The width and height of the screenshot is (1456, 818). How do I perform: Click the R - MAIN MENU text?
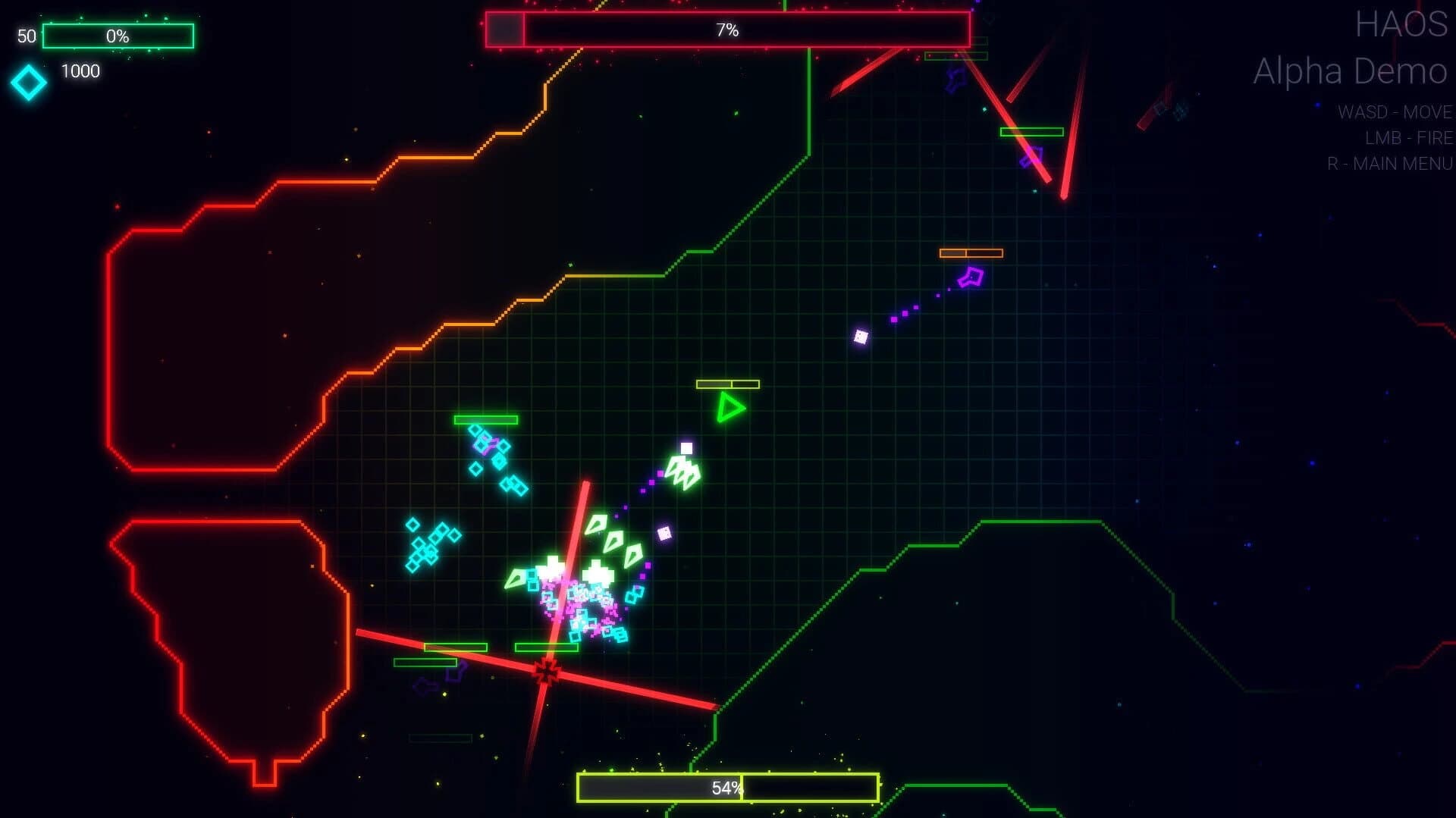tap(1389, 163)
